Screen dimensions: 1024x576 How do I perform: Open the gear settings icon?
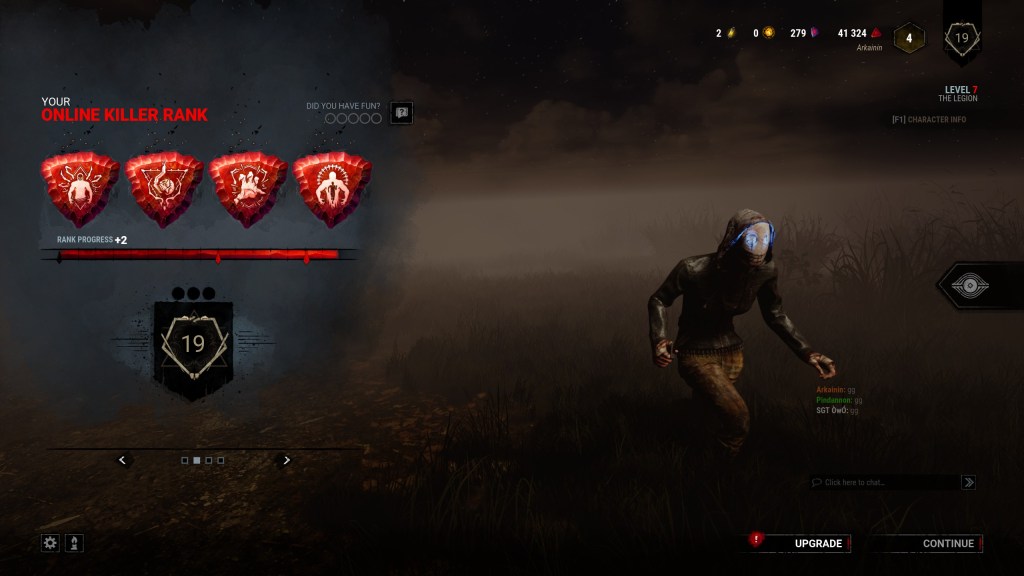(50, 543)
